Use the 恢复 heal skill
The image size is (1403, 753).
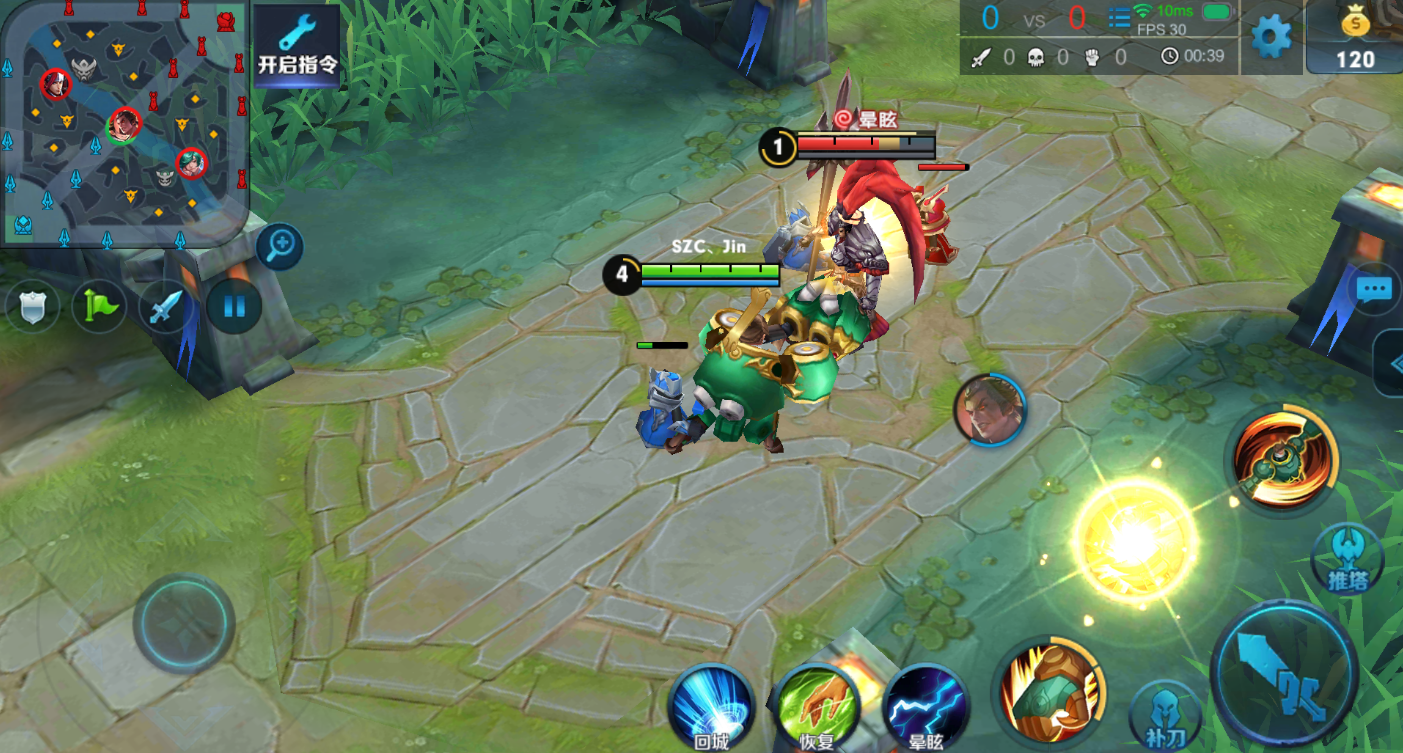817,707
